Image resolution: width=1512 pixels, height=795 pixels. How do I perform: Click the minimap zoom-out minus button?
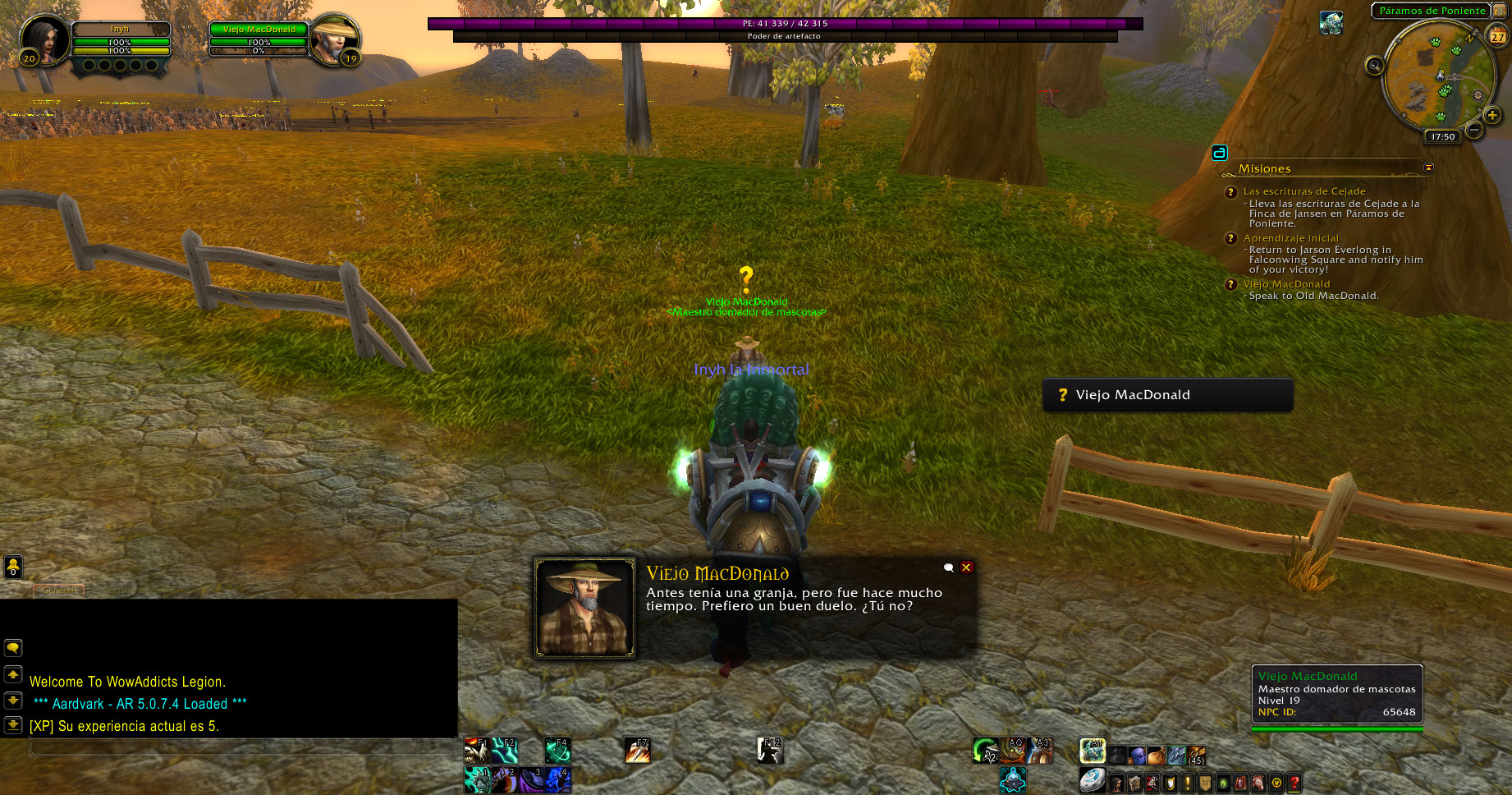click(x=1474, y=130)
